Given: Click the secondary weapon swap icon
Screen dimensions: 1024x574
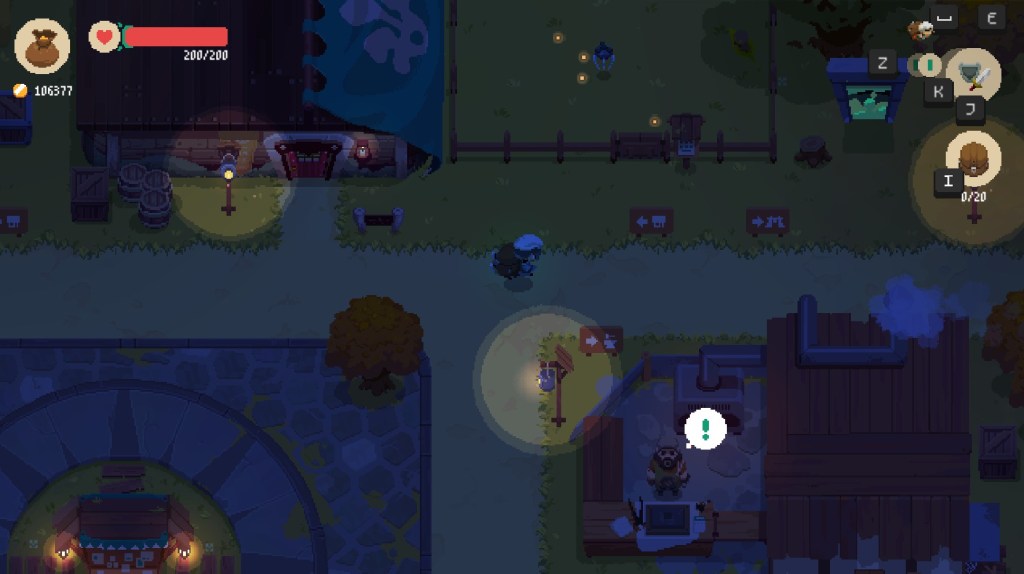Looking at the screenshot, I should click(x=929, y=65).
